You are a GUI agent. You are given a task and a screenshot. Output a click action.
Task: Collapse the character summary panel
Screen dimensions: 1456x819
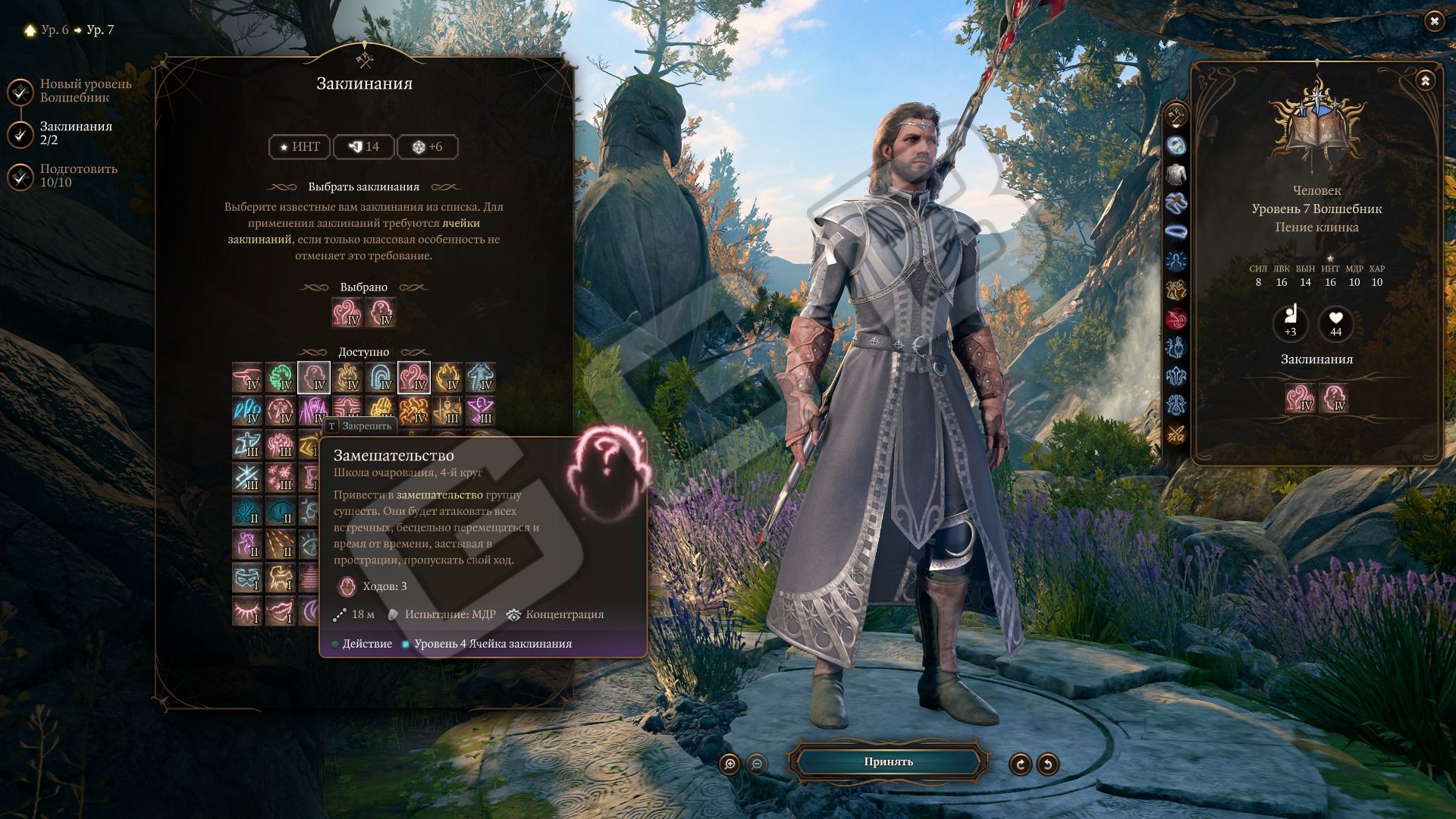coord(1425,80)
